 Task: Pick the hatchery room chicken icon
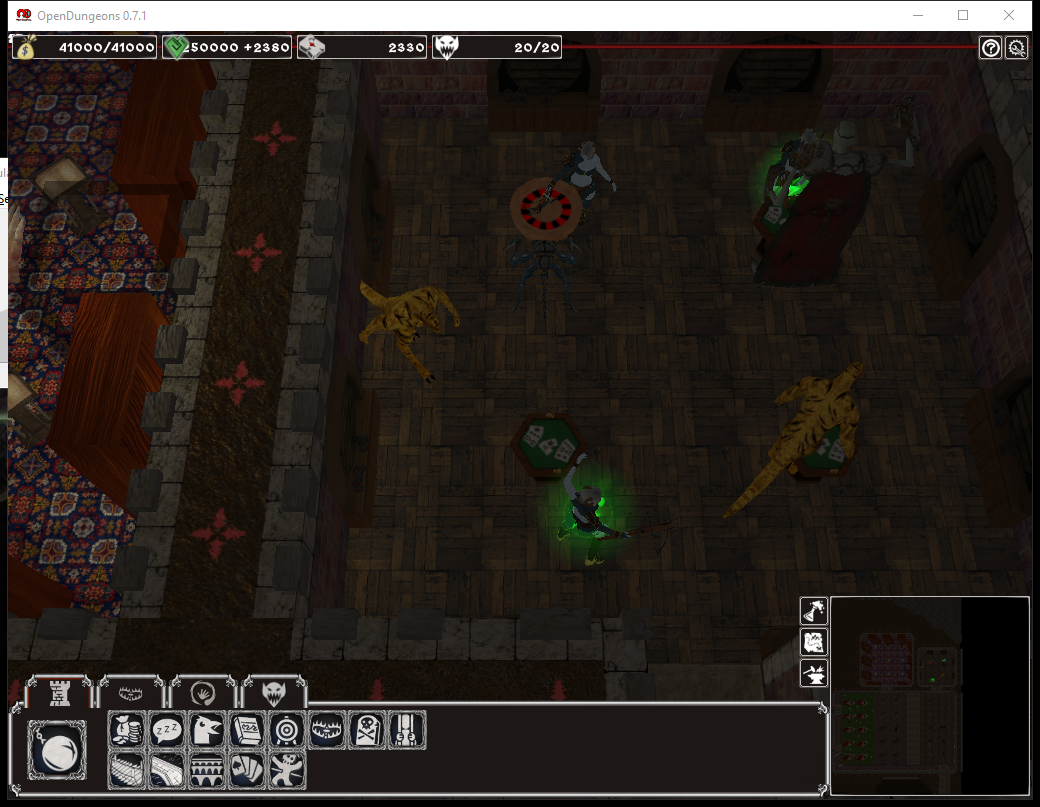coord(207,730)
